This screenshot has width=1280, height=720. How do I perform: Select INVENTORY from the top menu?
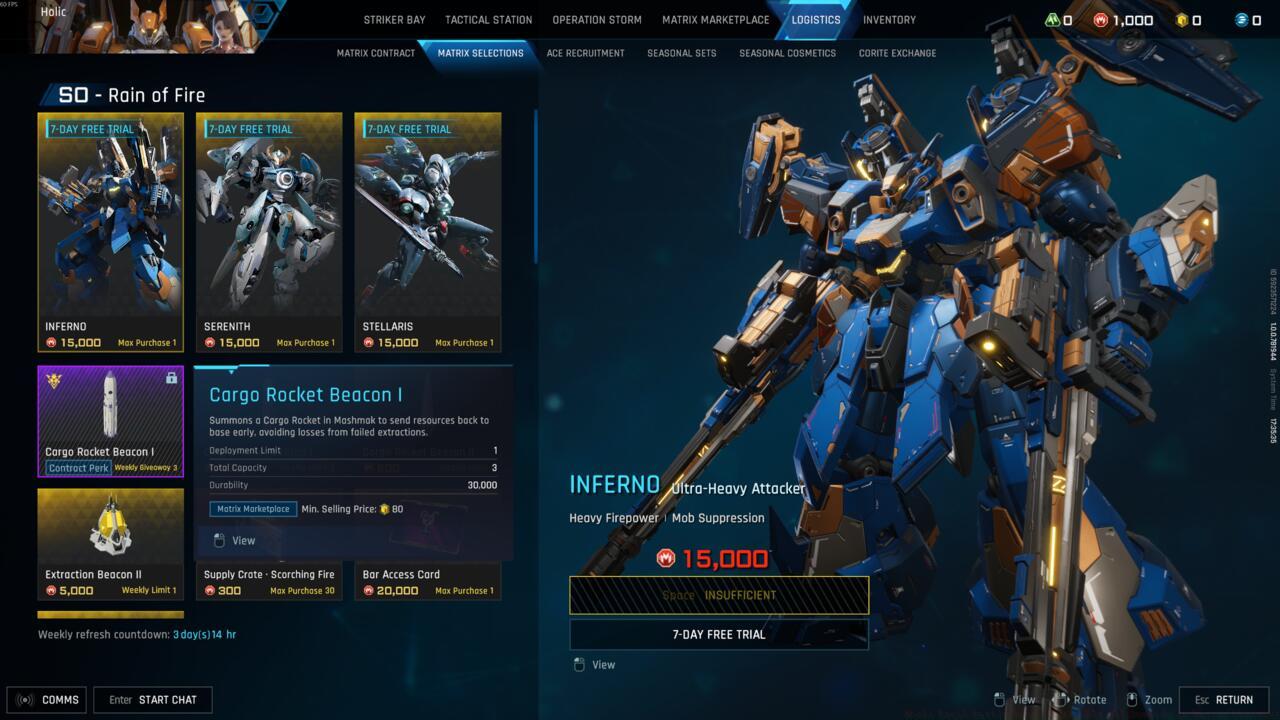(889, 19)
